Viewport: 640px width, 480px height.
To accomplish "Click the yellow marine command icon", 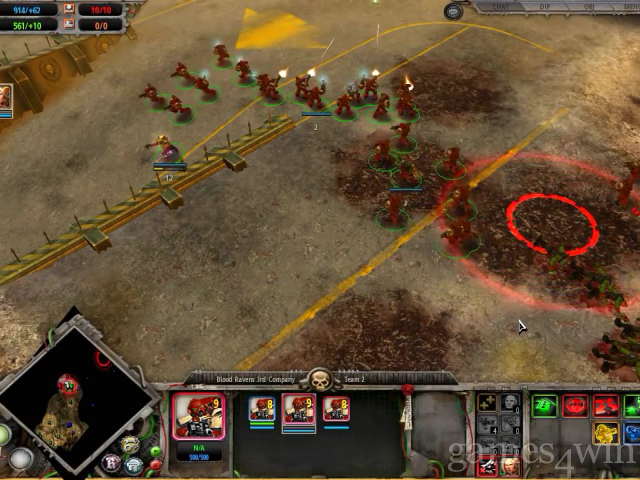I will pos(604,434).
